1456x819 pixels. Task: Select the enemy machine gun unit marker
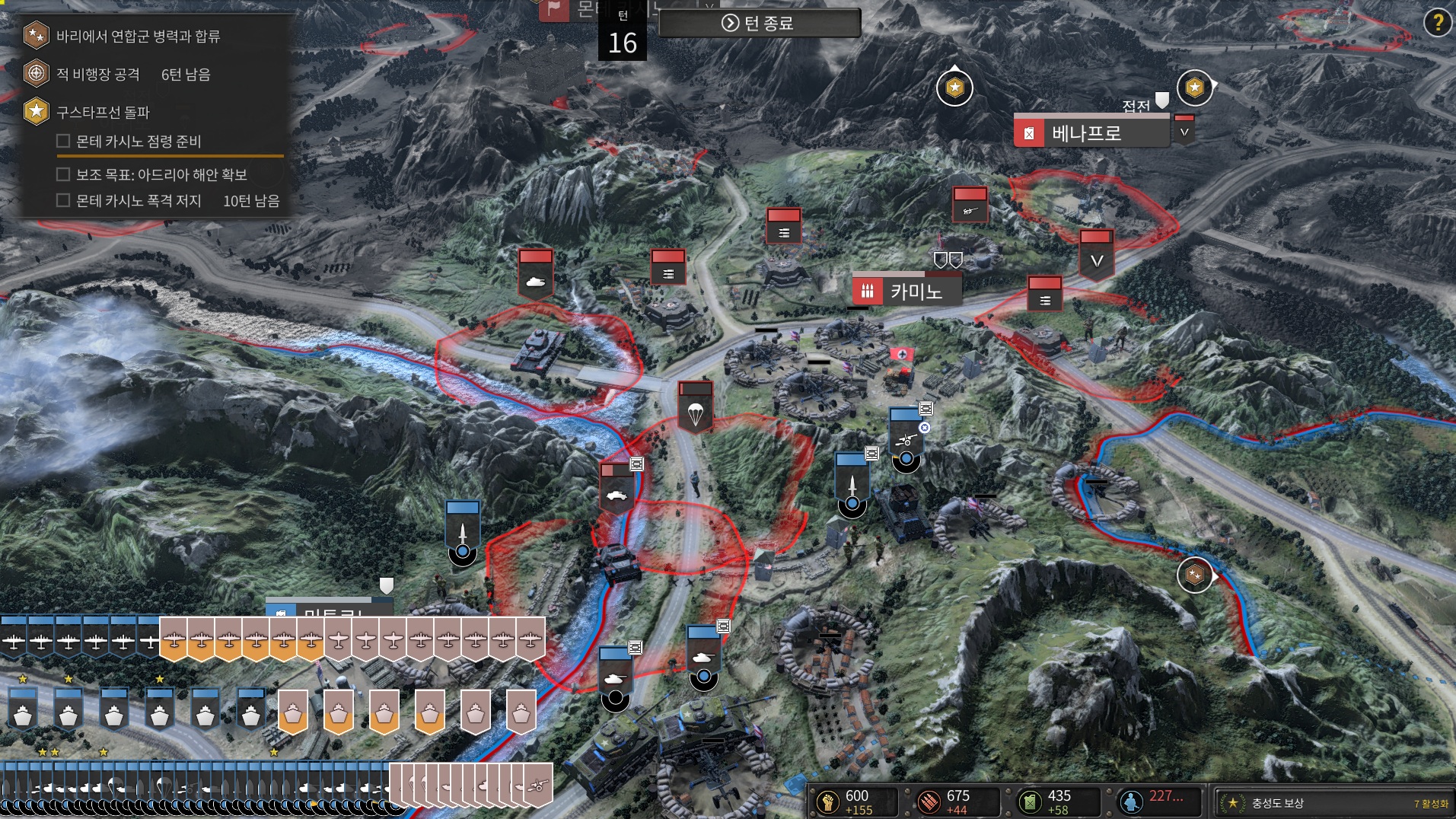(970, 204)
